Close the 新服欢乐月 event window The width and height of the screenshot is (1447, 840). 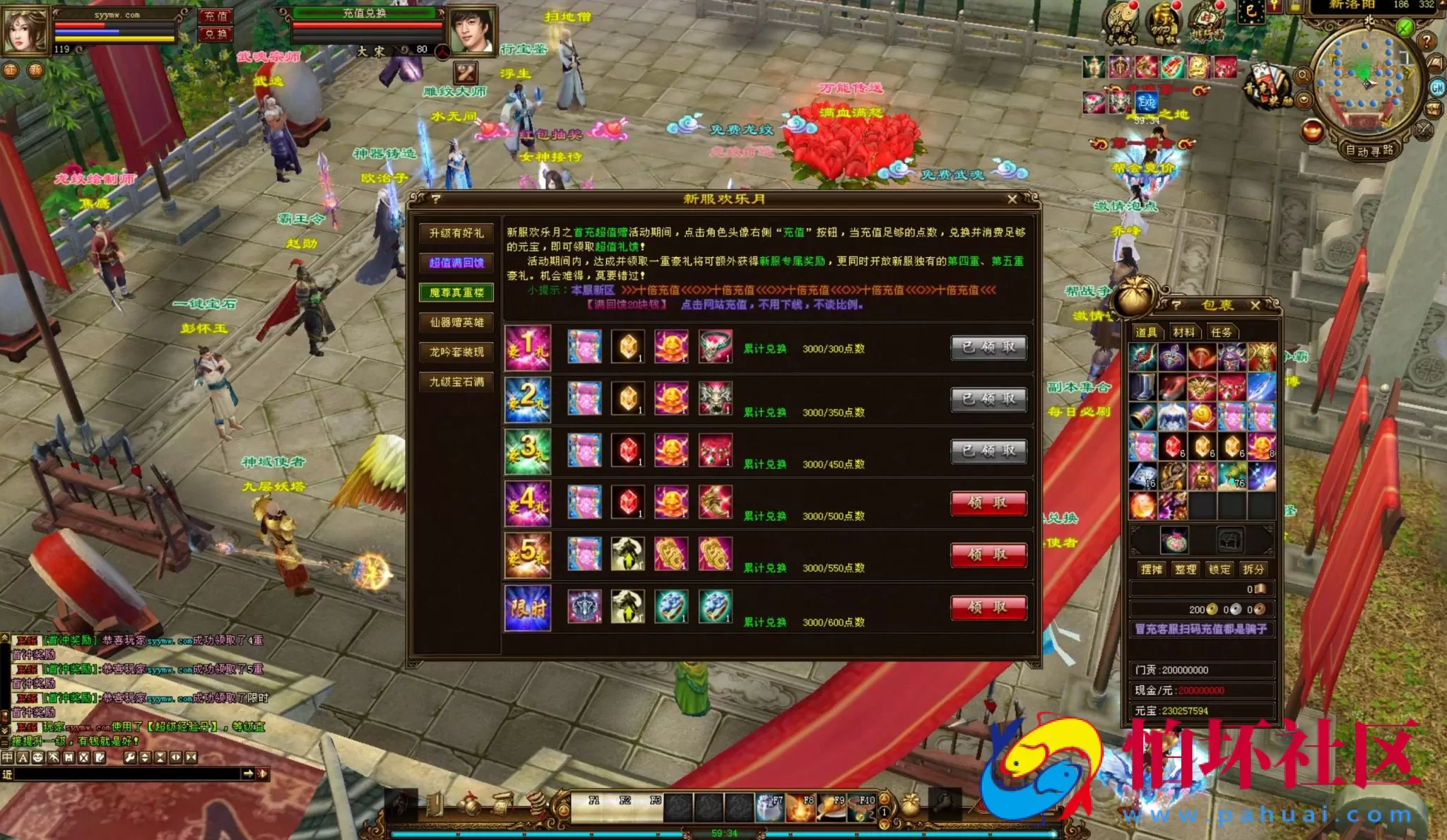tap(1012, 200)
